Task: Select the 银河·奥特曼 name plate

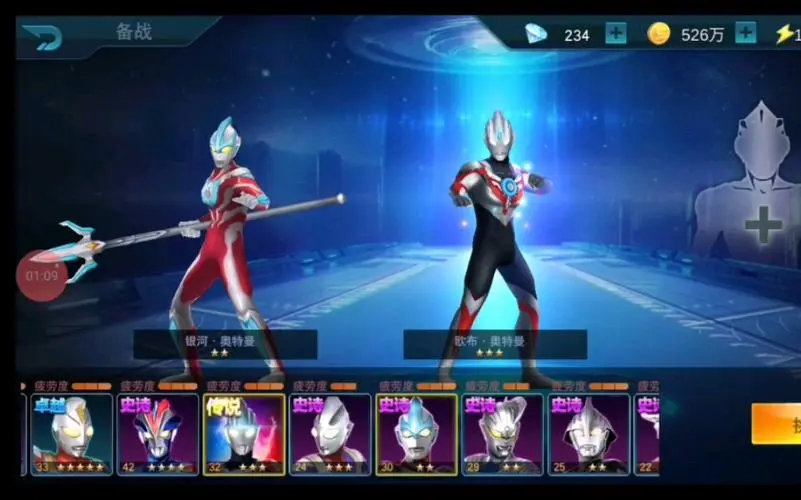Action: 225,344
